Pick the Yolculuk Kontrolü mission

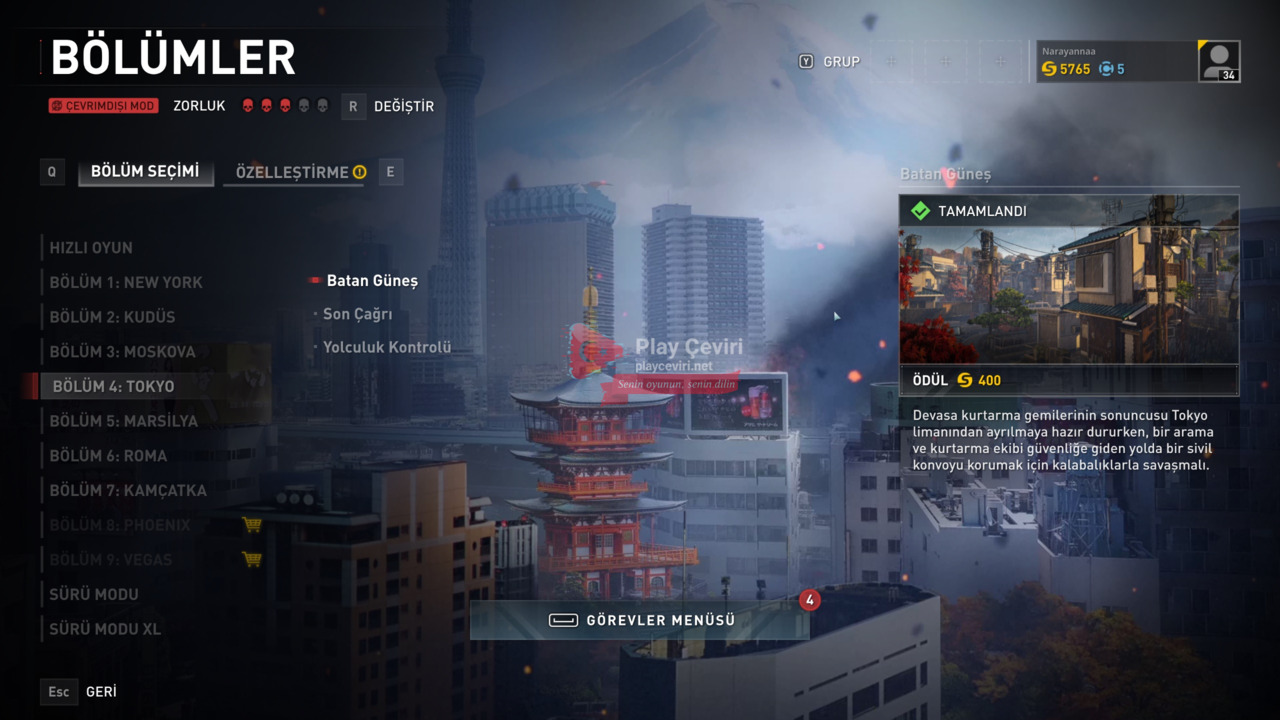[x=386, y=347]
